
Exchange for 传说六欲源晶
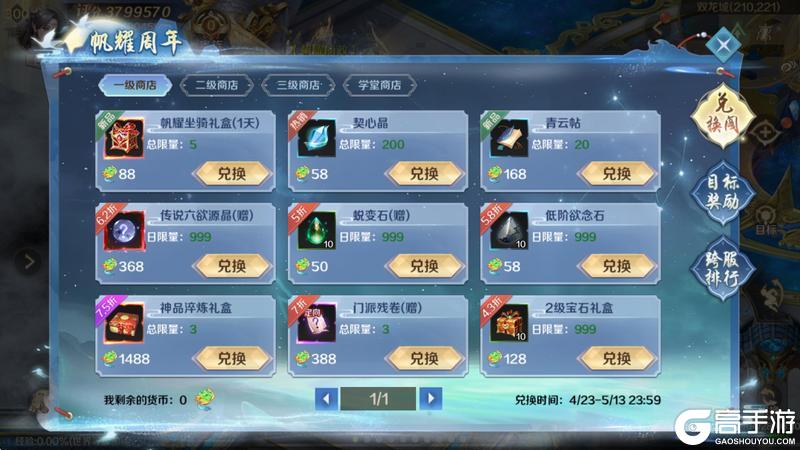(231, 266)
